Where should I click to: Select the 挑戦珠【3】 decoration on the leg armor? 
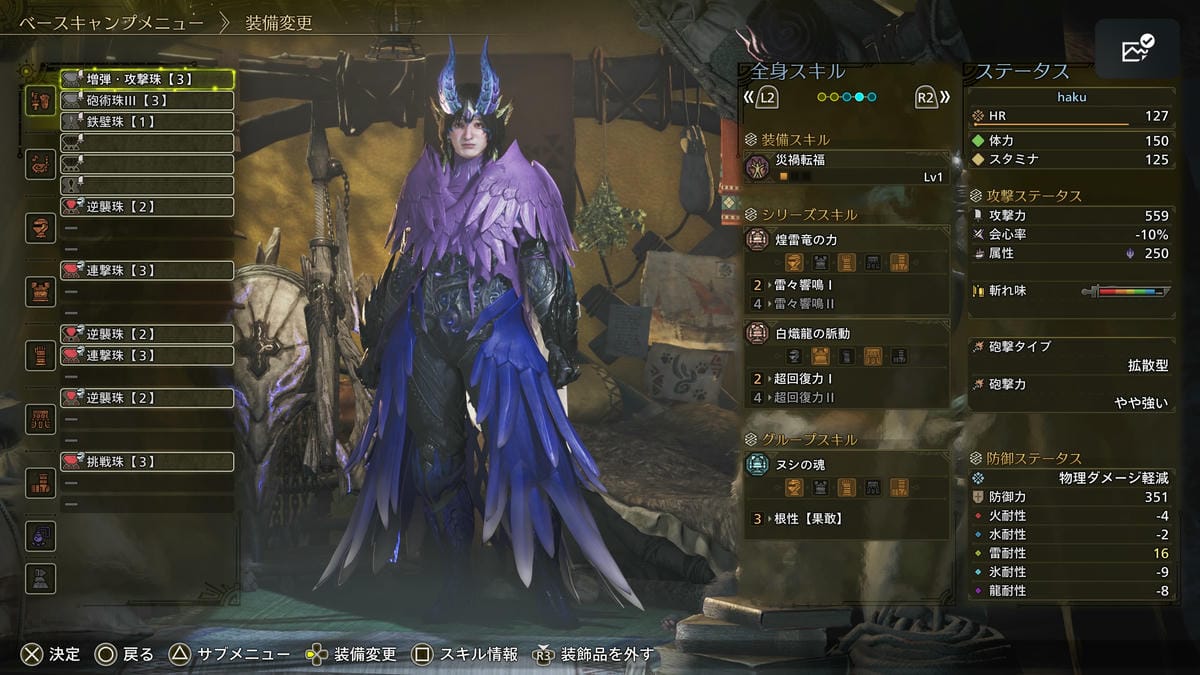146,462
